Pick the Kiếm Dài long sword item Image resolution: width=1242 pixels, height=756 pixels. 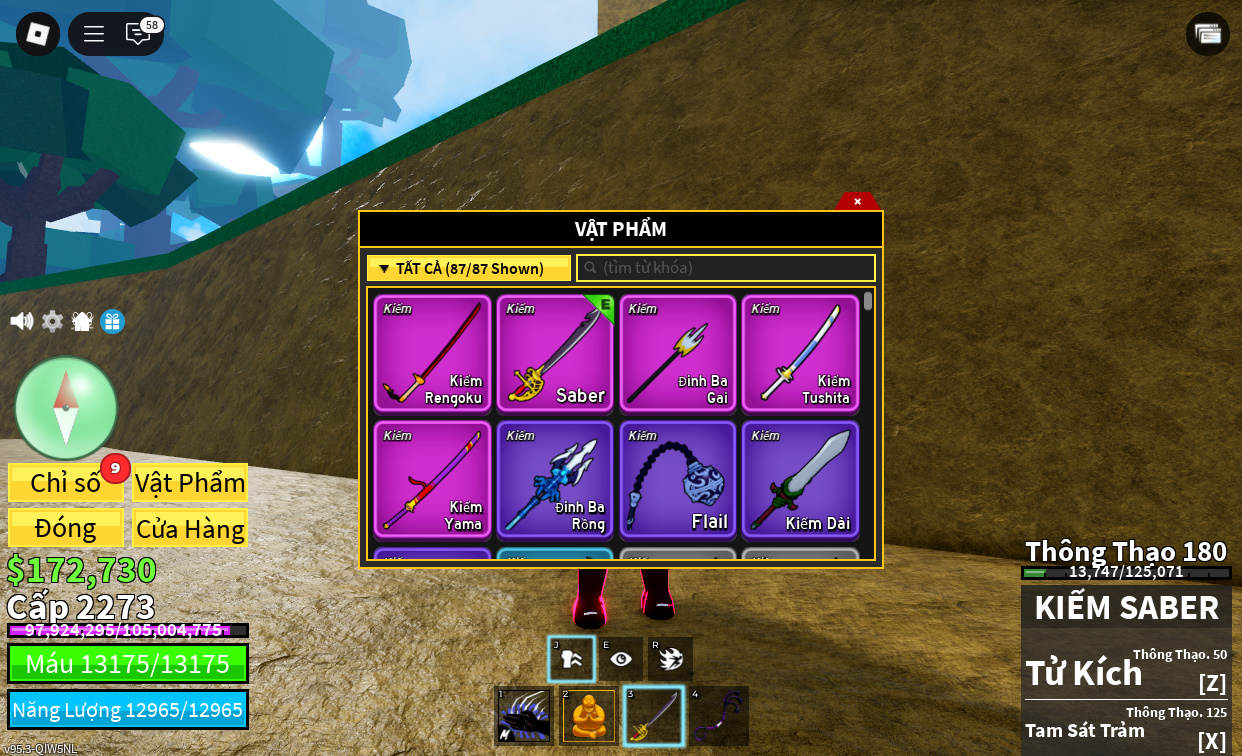point(800,480)
